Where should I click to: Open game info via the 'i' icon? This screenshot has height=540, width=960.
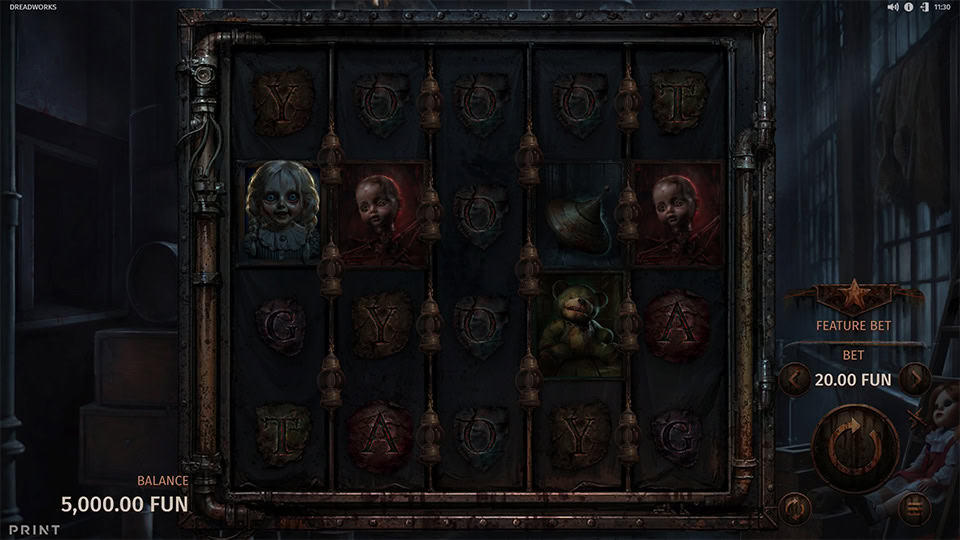coord(909,7)
